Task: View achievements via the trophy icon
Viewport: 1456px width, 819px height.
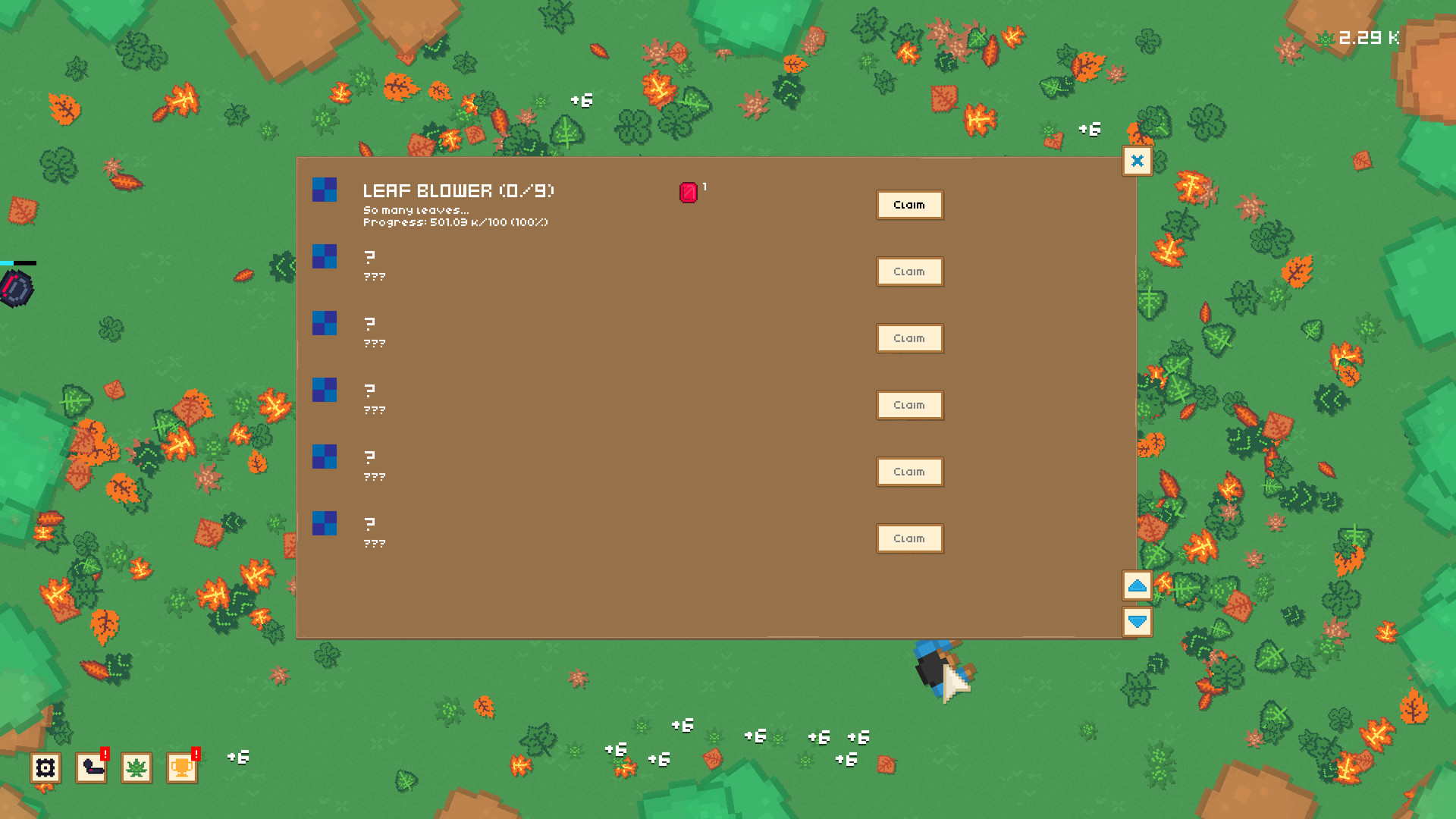Action: [x=180, y=768]
